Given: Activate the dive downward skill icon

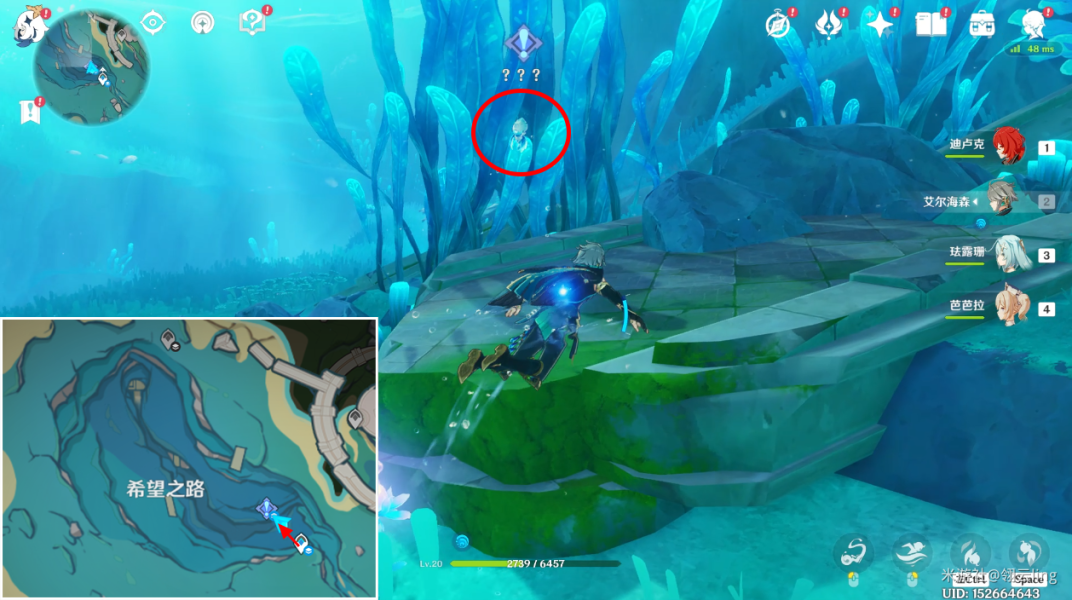Looking at the screenshot, I should click(969, 551).
